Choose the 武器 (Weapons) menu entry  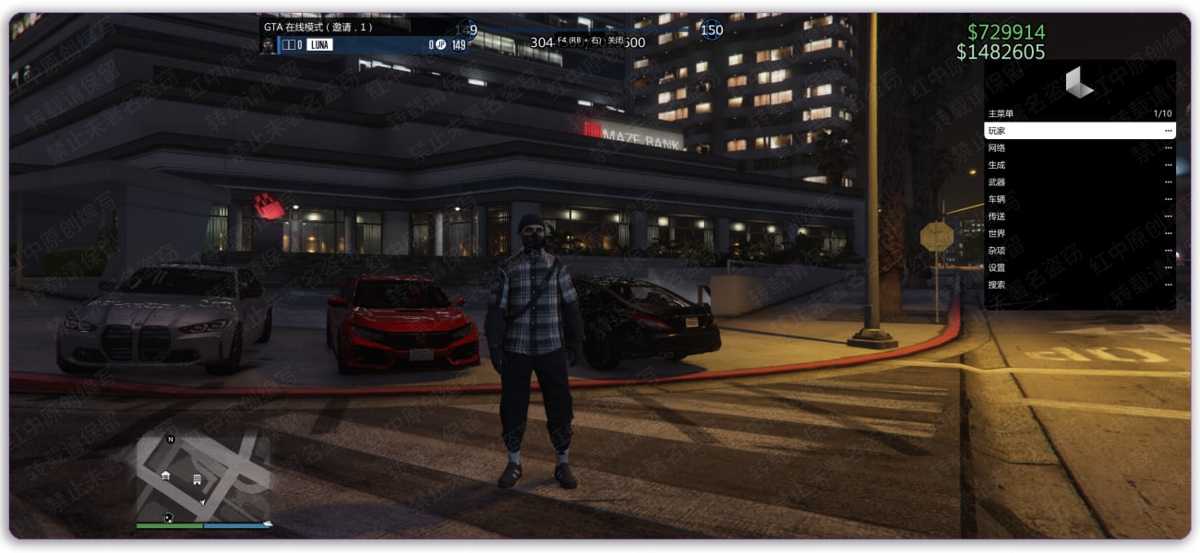click(1078, 182)
